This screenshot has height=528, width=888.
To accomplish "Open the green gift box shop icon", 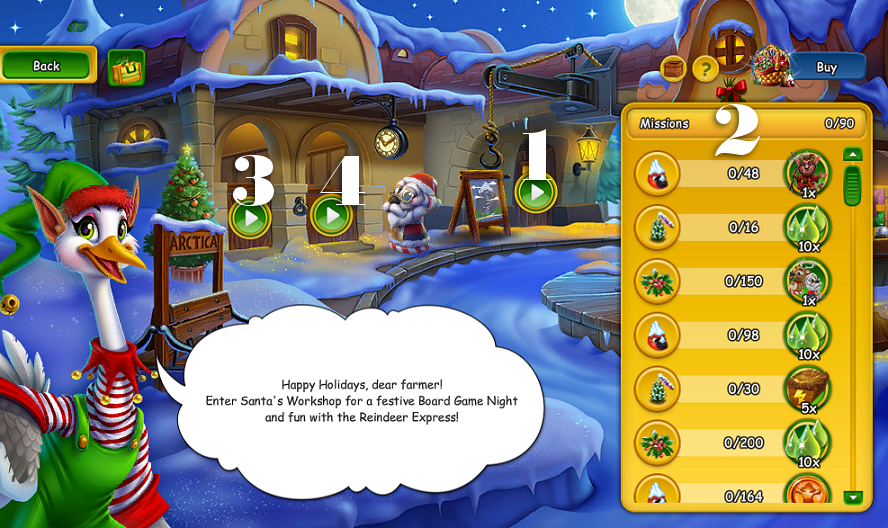I will click(126, 67).
